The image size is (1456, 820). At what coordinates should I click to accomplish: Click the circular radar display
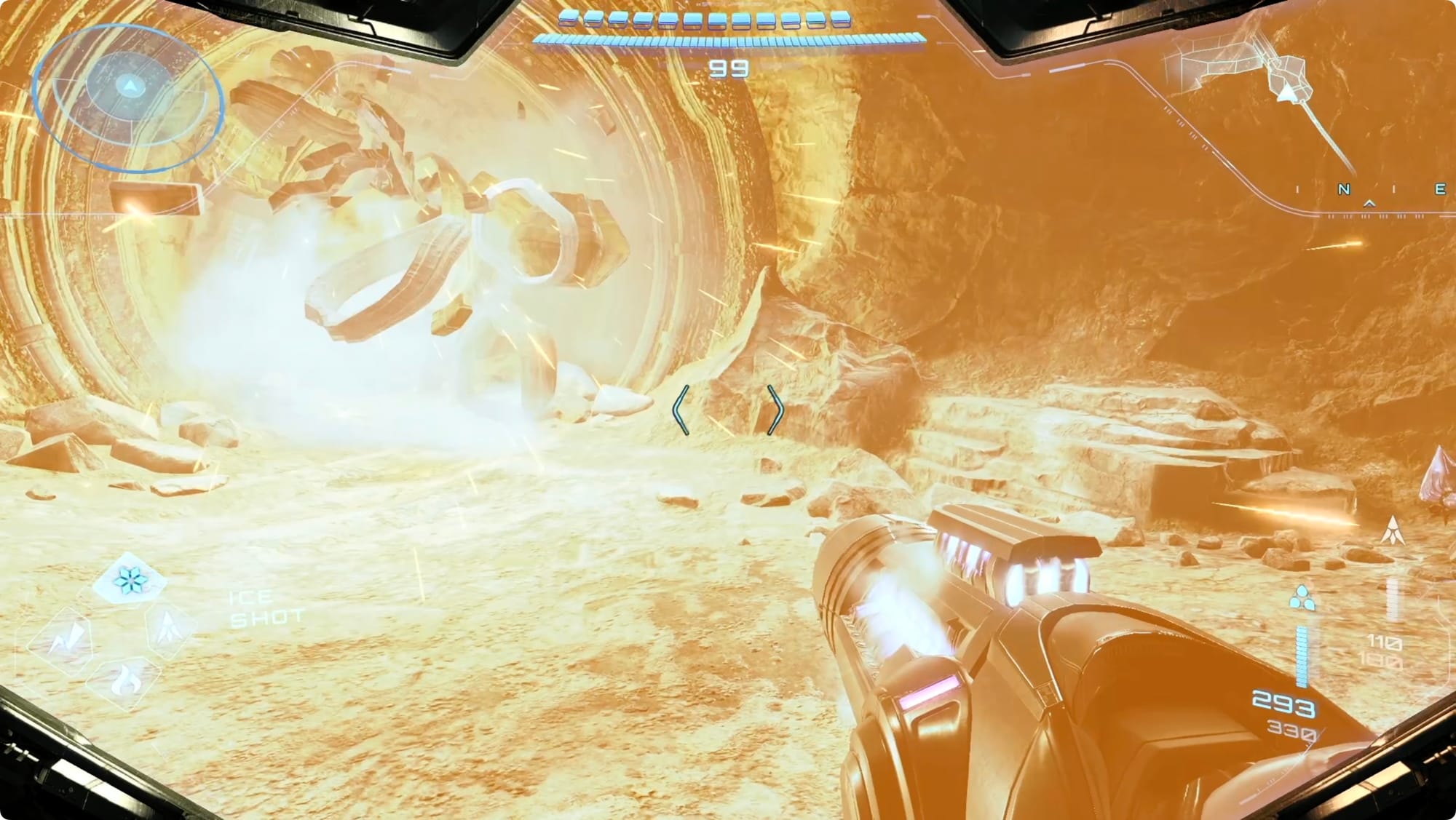click(x=129, y=97)
